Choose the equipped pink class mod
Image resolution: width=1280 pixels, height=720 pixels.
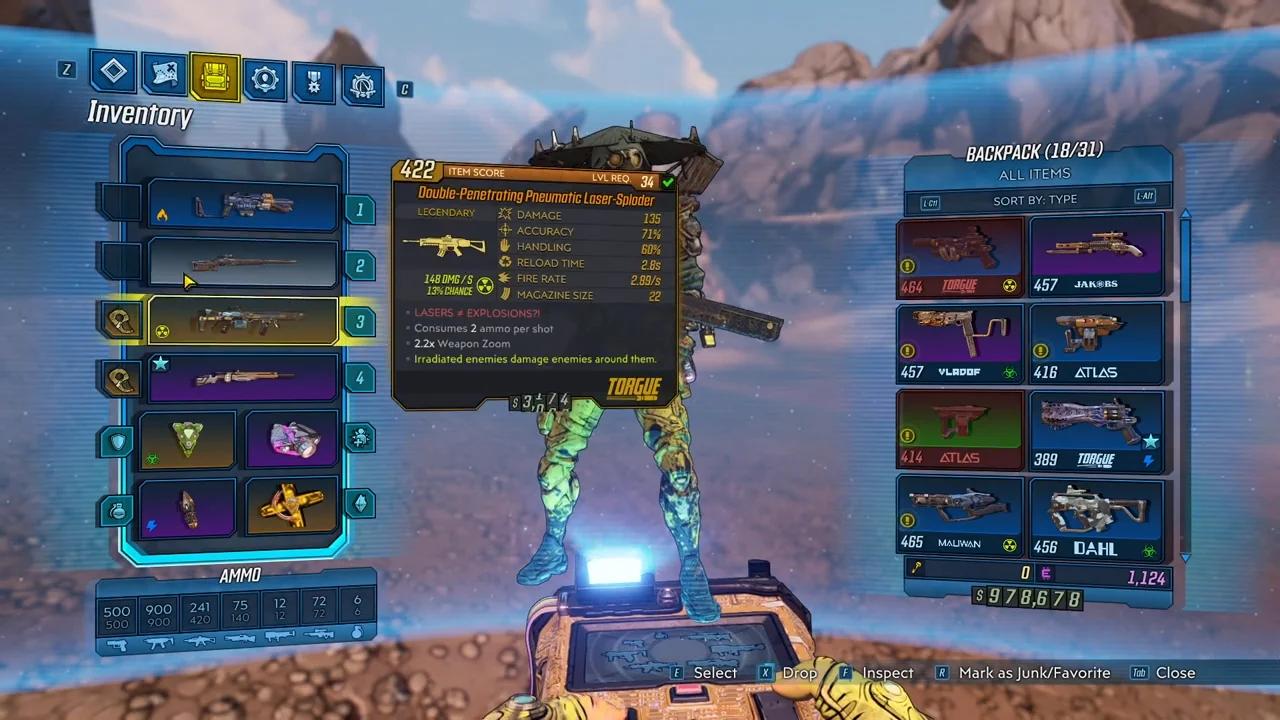tap(292, 439)
